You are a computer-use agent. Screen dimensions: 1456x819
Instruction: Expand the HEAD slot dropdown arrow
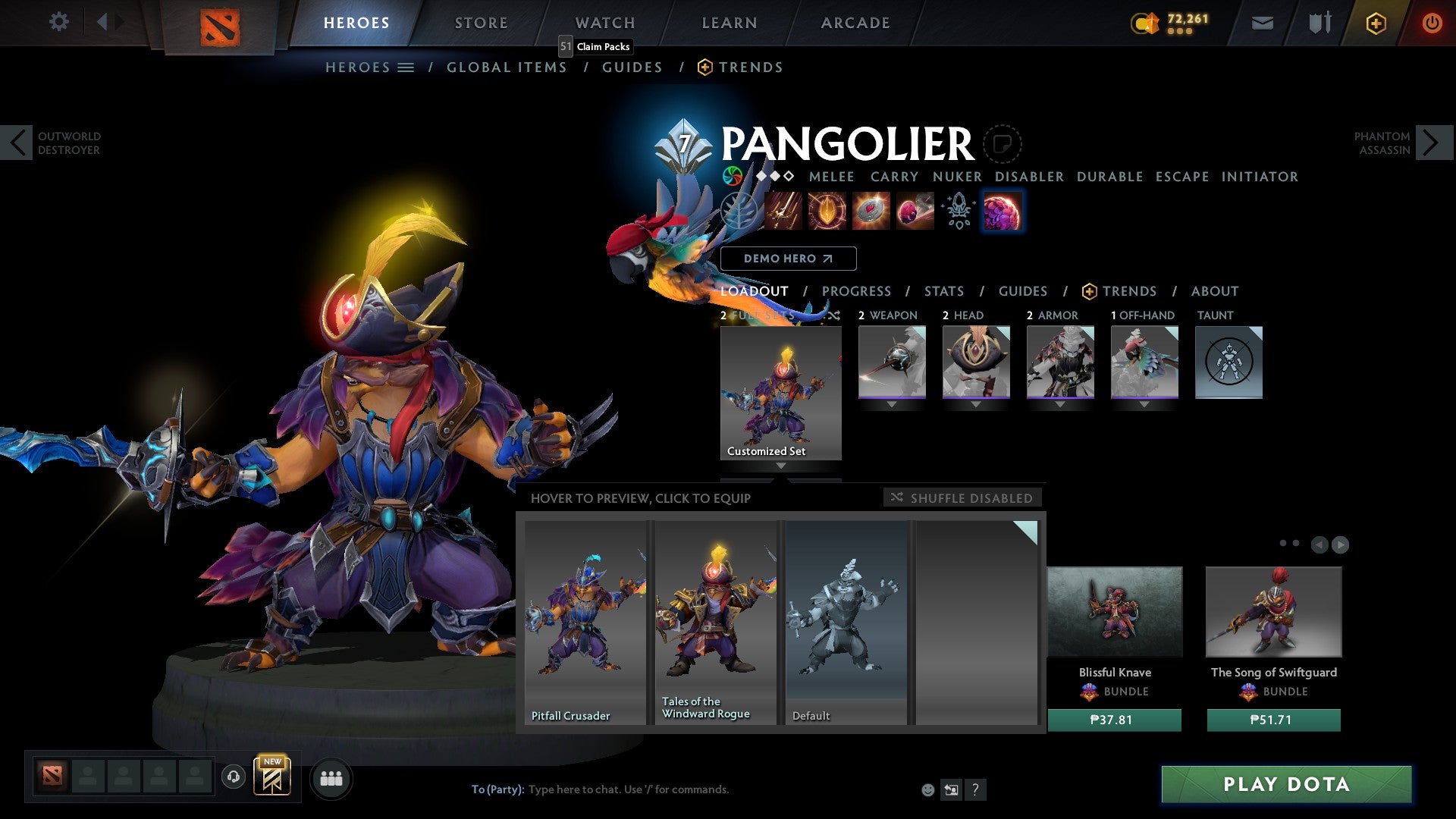[x=976, y=404]
